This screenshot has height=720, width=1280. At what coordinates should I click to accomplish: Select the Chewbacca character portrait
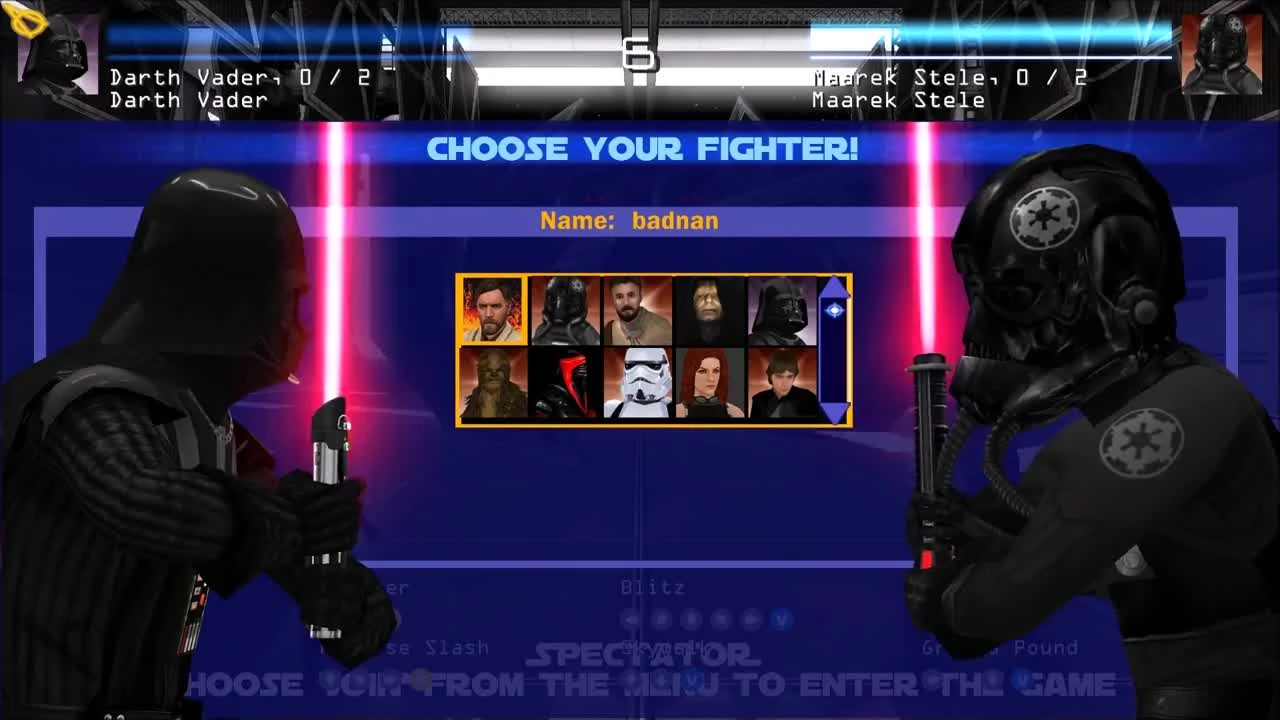pos(492,384)
